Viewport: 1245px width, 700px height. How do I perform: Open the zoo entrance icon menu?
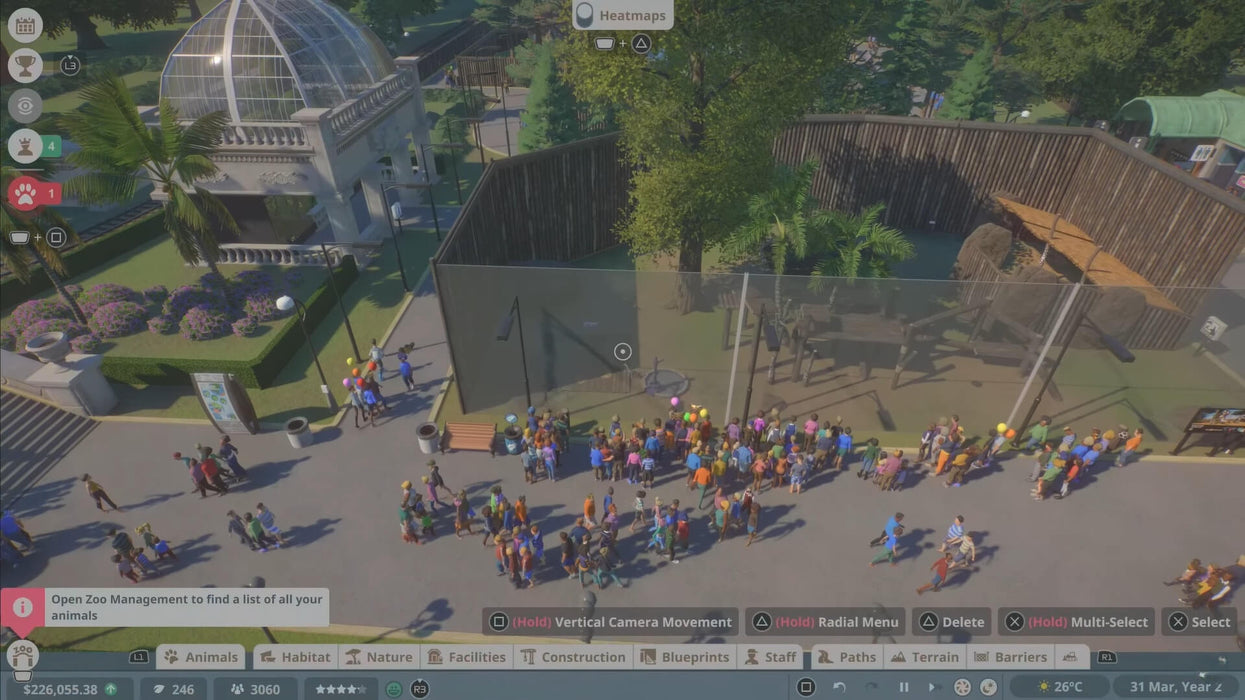coord(22,656)
